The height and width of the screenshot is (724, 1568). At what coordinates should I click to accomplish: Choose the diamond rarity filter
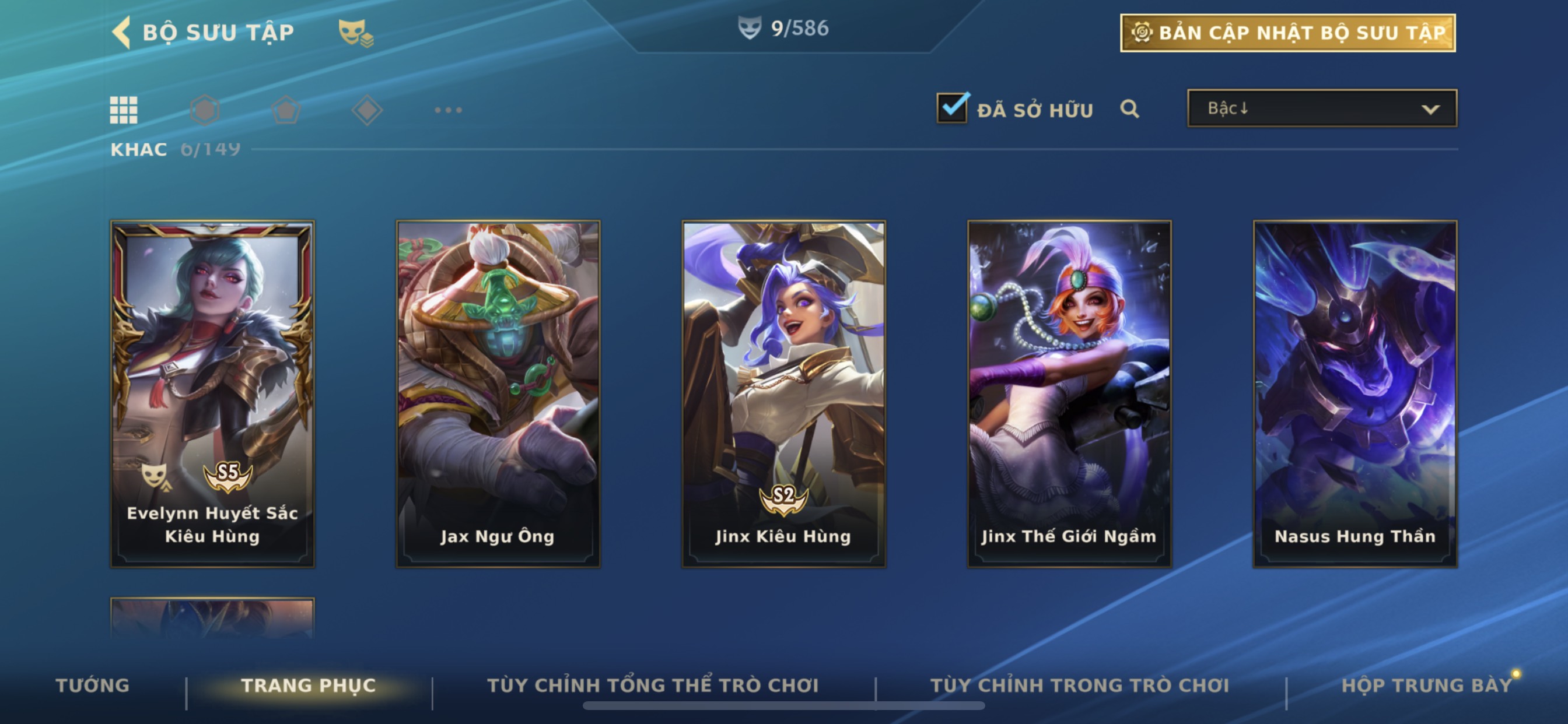coord(367,110)
